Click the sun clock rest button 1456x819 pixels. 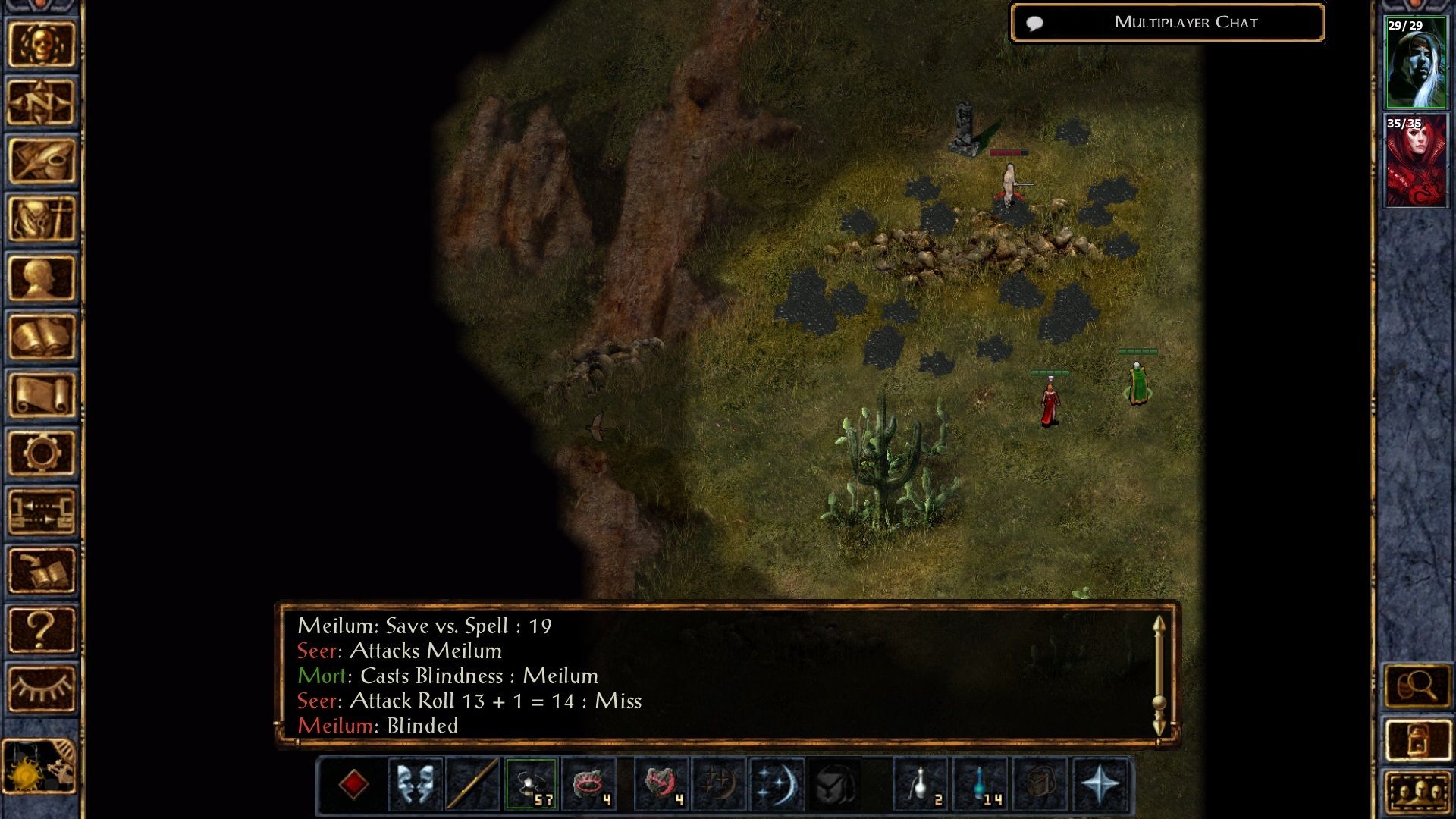39,766
